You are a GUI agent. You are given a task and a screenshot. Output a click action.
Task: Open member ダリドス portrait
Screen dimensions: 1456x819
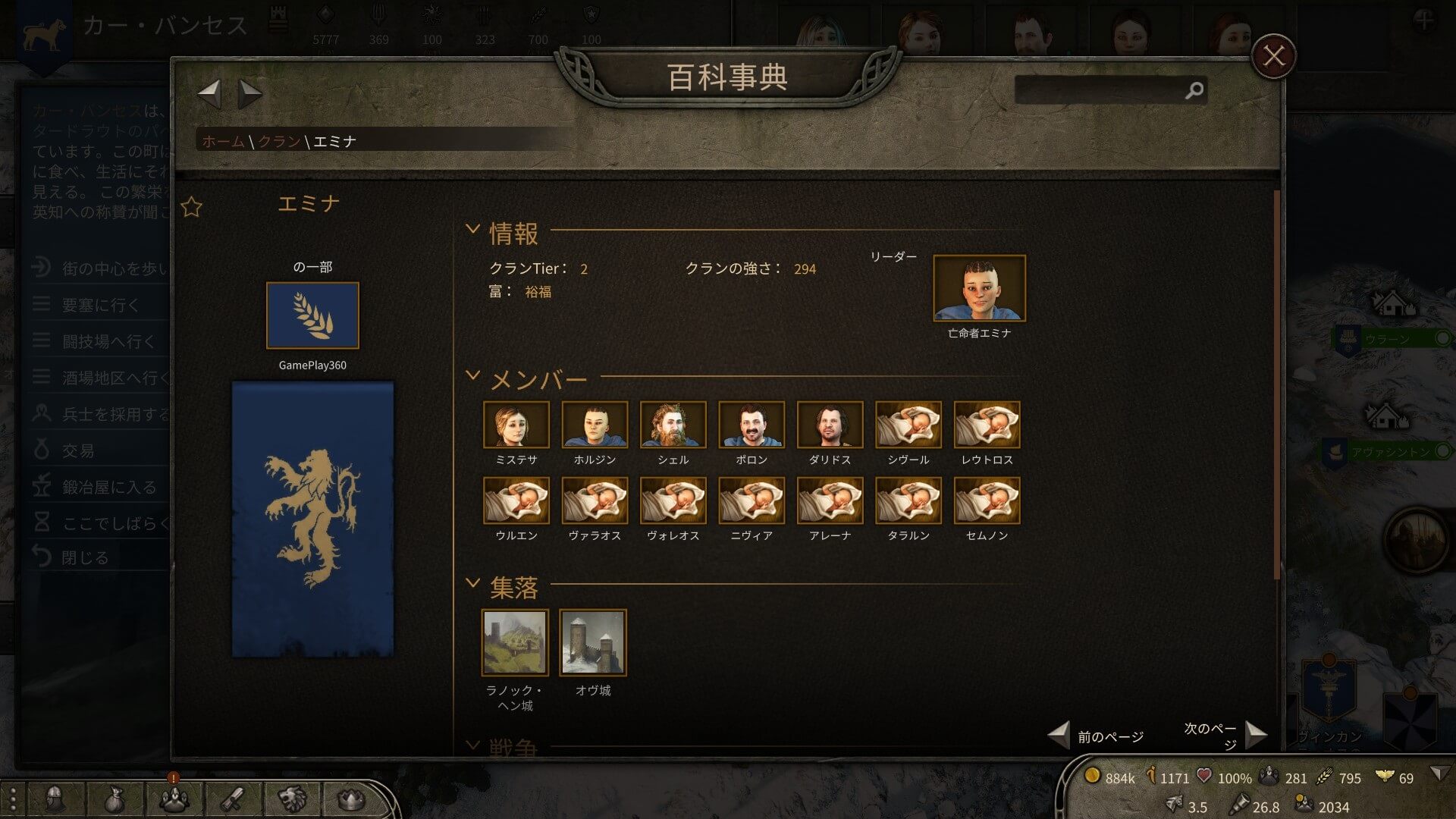[830, 425]
